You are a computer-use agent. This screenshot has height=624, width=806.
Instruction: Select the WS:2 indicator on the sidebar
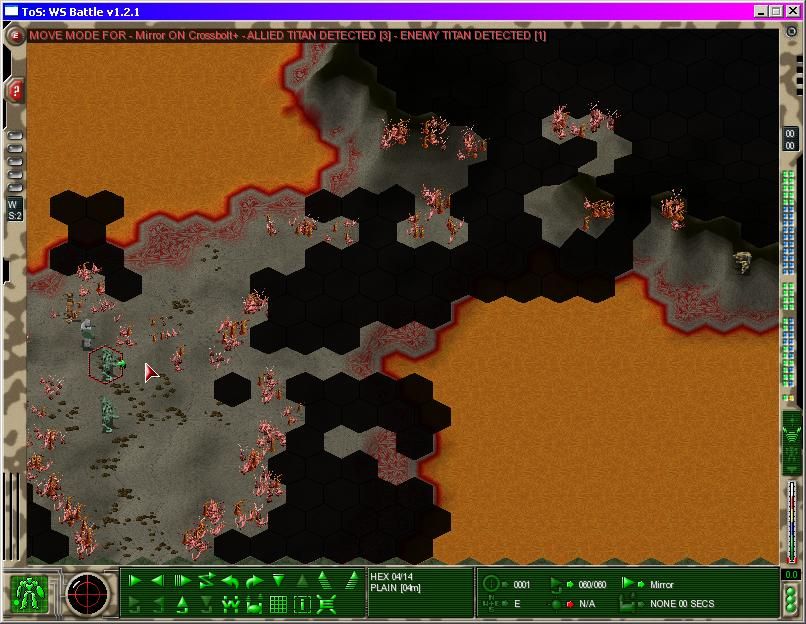pyautogui.click(x=14, y=209)
